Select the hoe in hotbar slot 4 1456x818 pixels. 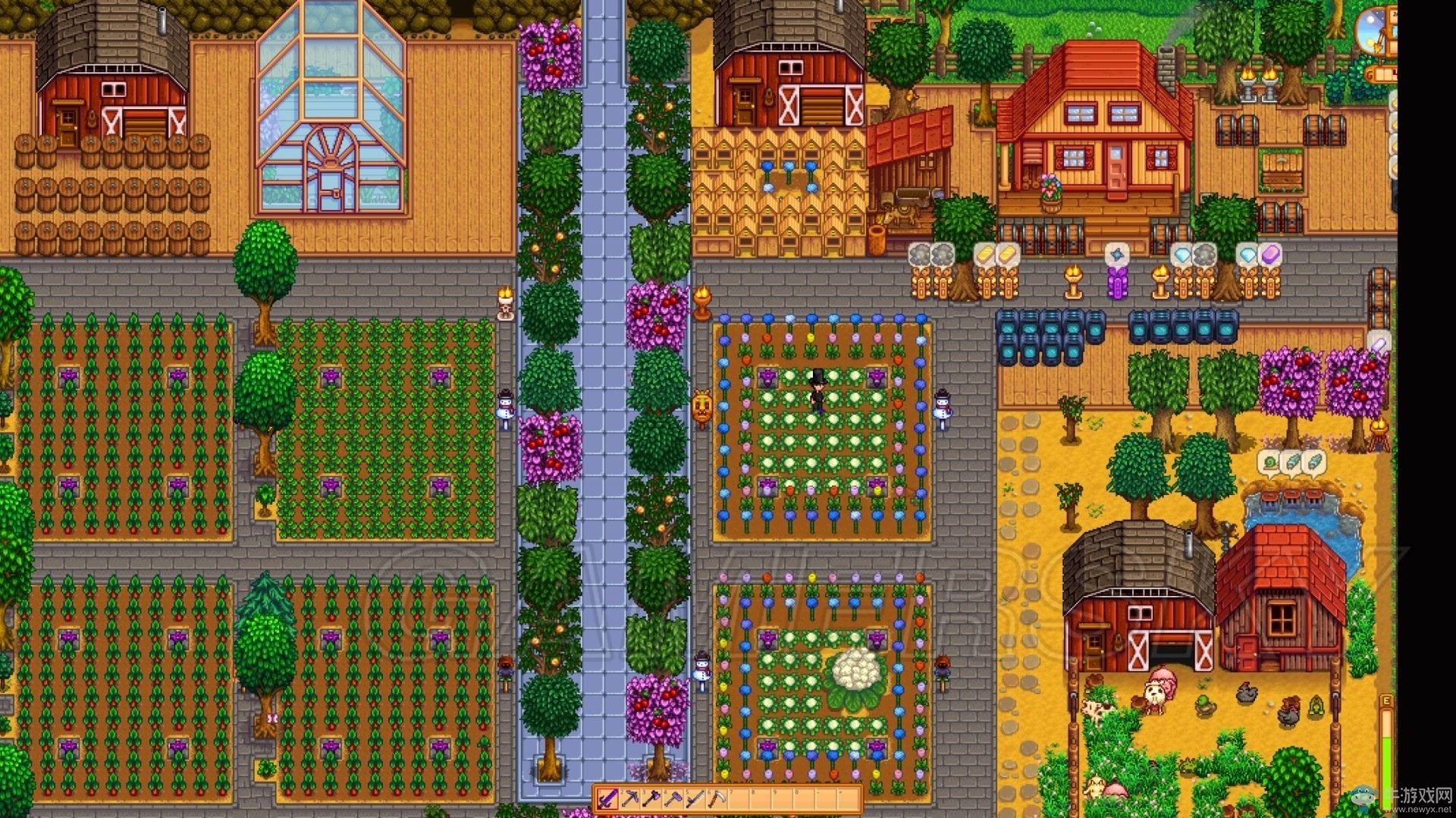673,800
